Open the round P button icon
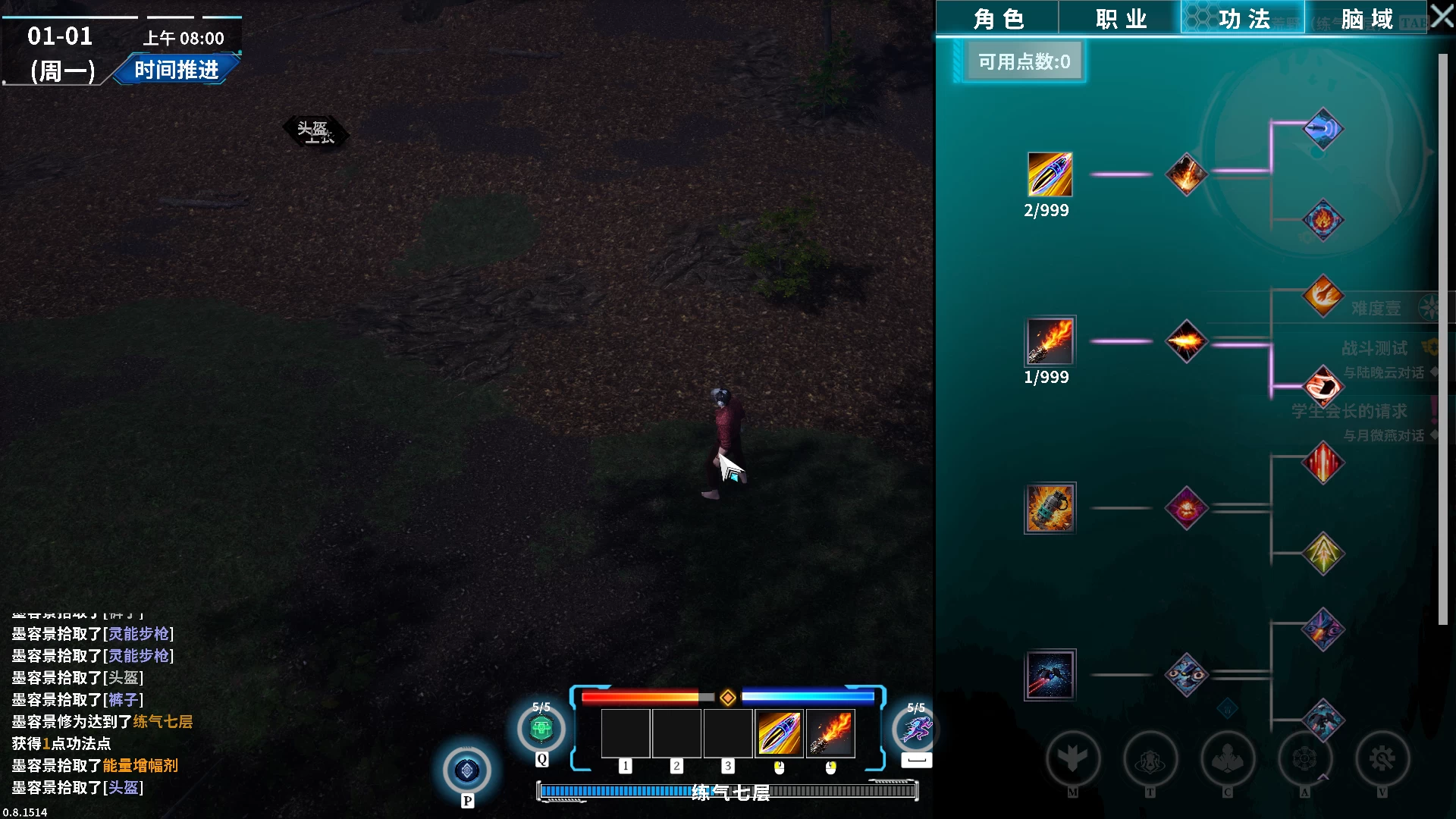 pyautogui.click(x=467, y=770)
